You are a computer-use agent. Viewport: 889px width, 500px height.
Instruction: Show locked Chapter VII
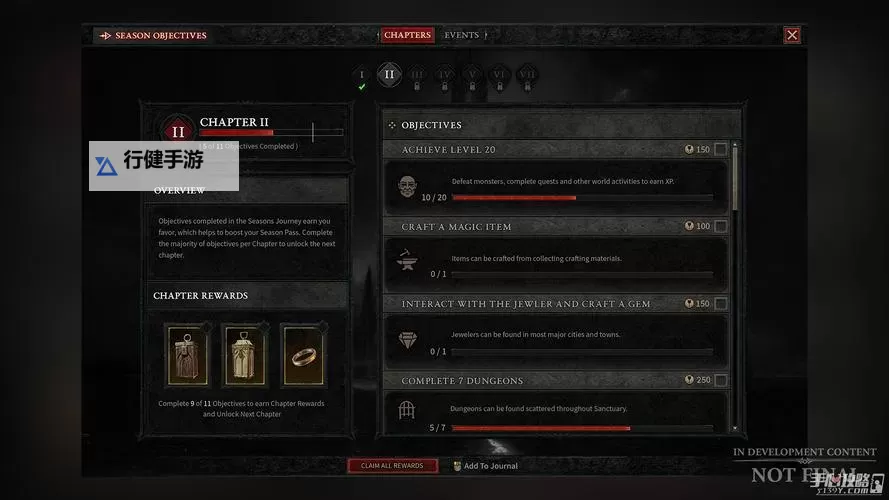[527, 75]
